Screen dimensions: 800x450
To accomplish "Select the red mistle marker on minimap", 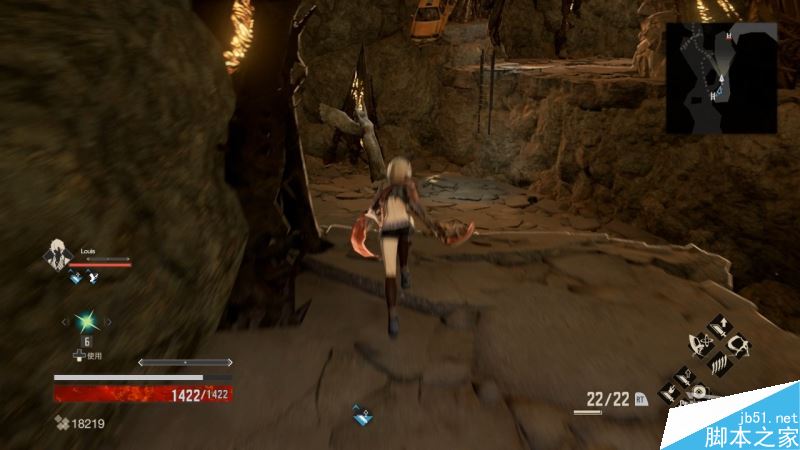I will (729, 36).
